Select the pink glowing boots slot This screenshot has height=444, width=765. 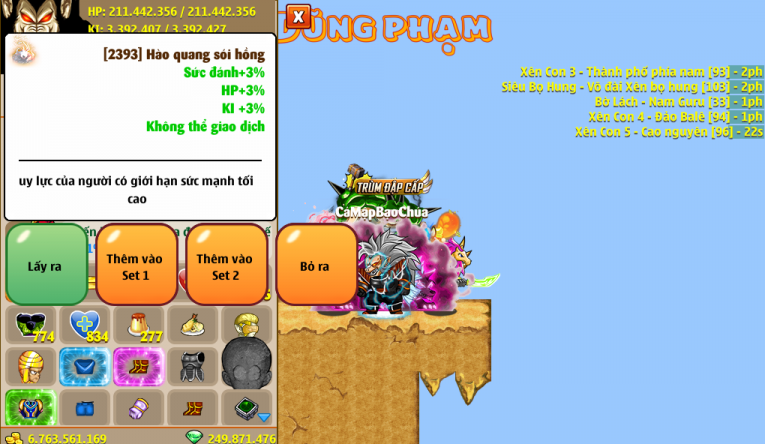coord(139,367)
